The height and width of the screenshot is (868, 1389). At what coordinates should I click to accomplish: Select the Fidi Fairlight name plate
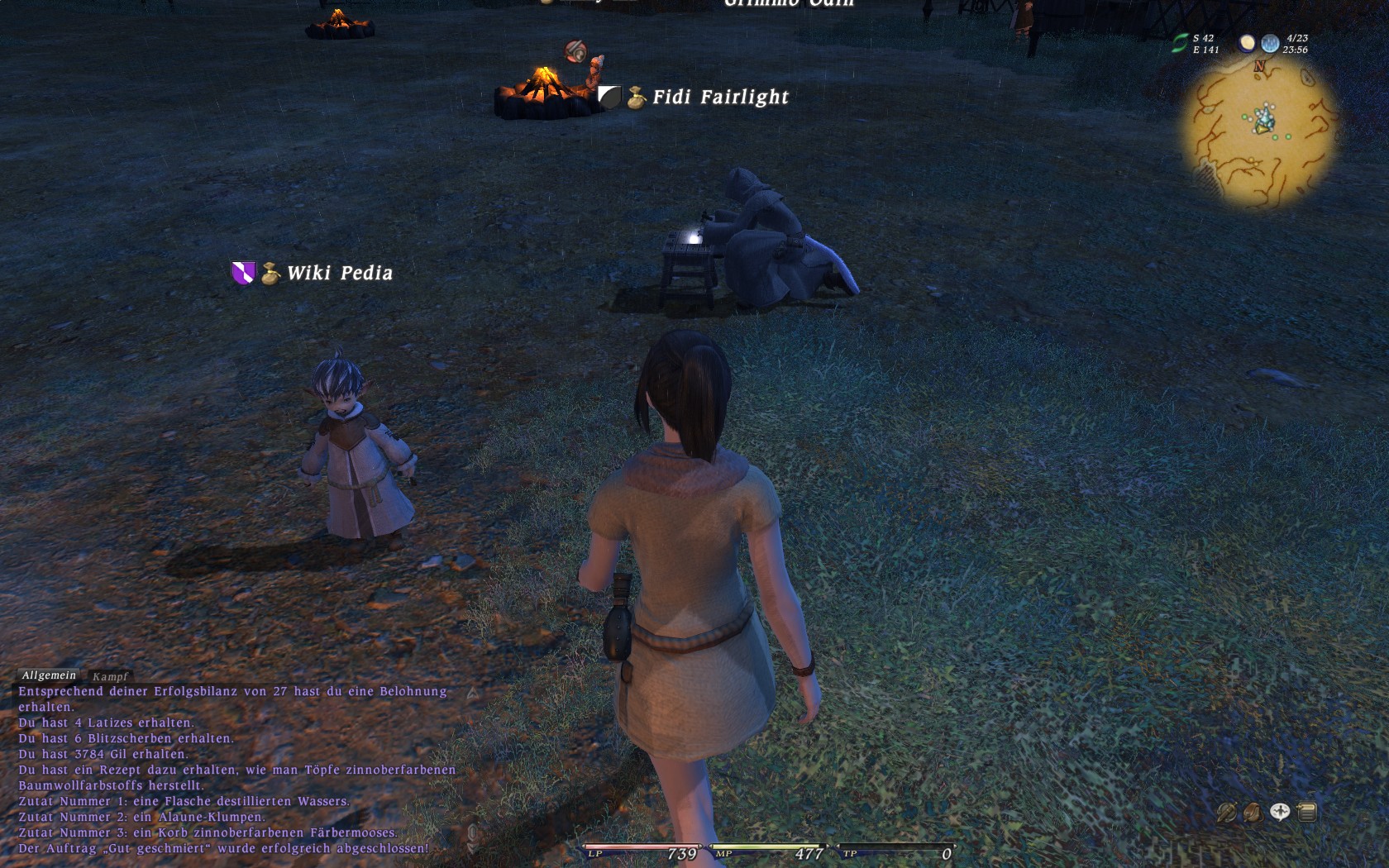(x=720, y=98)
